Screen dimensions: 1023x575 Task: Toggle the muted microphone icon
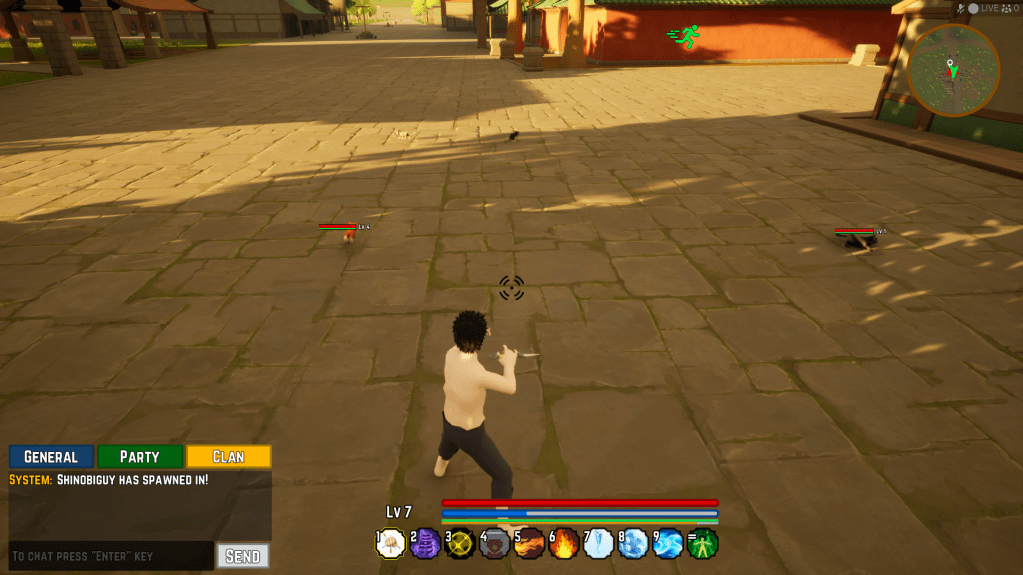coord(961,8)
